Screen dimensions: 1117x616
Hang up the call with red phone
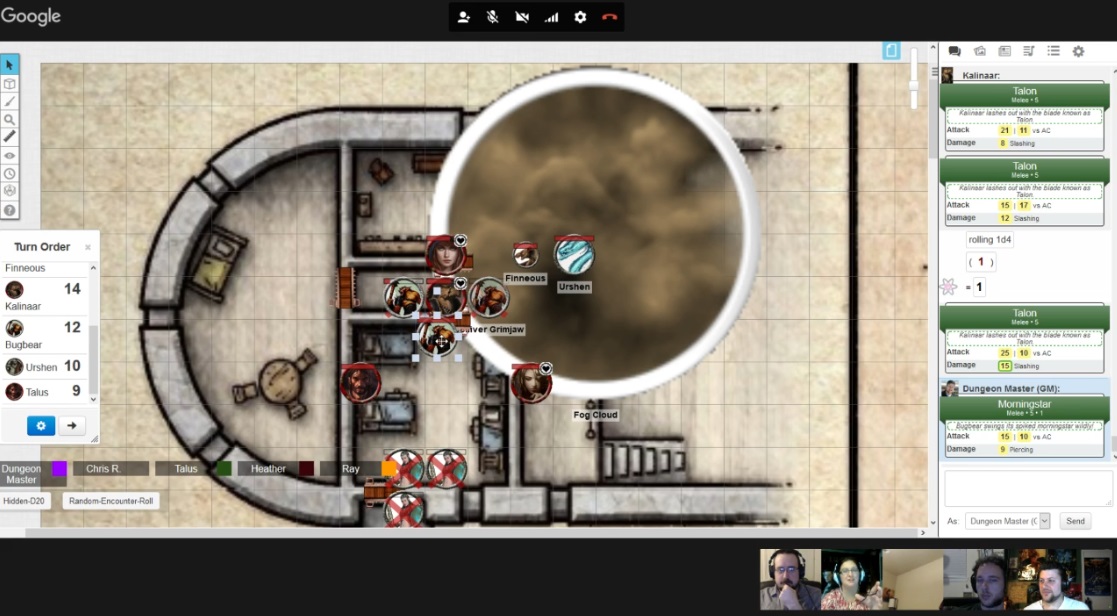pos(609,17)
